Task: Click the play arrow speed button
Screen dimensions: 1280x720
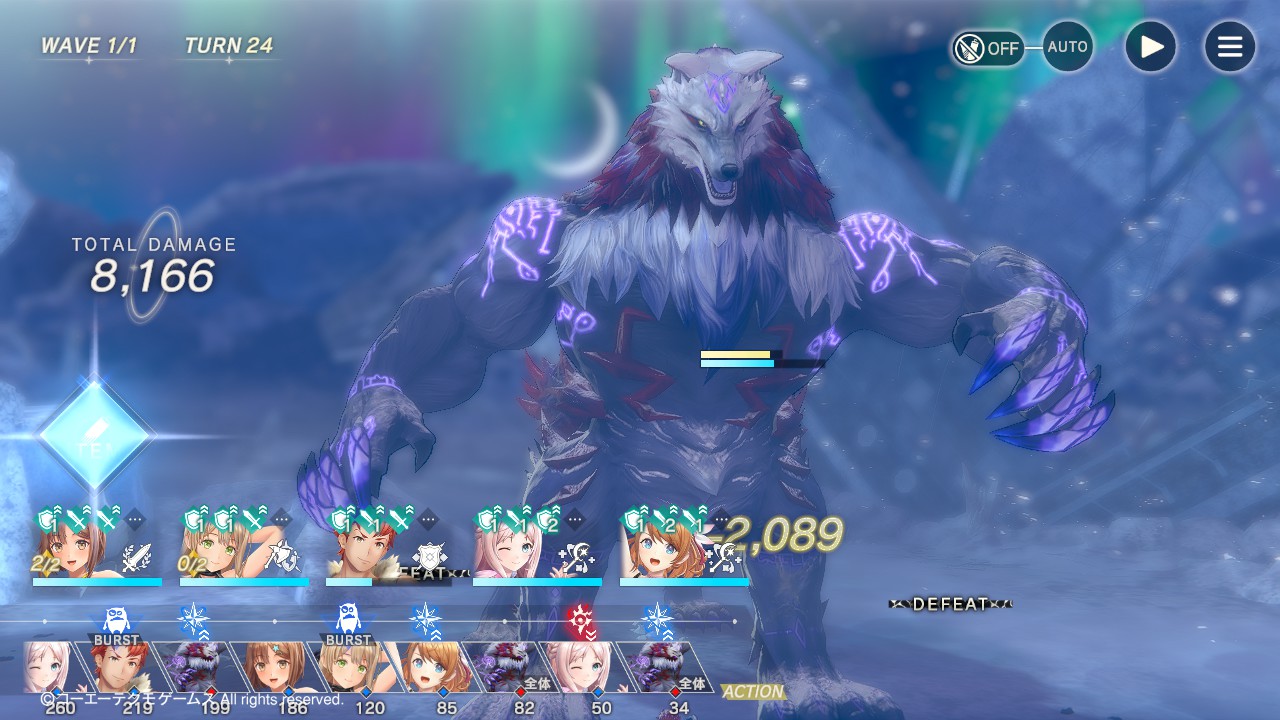Action: [1151, 47]
